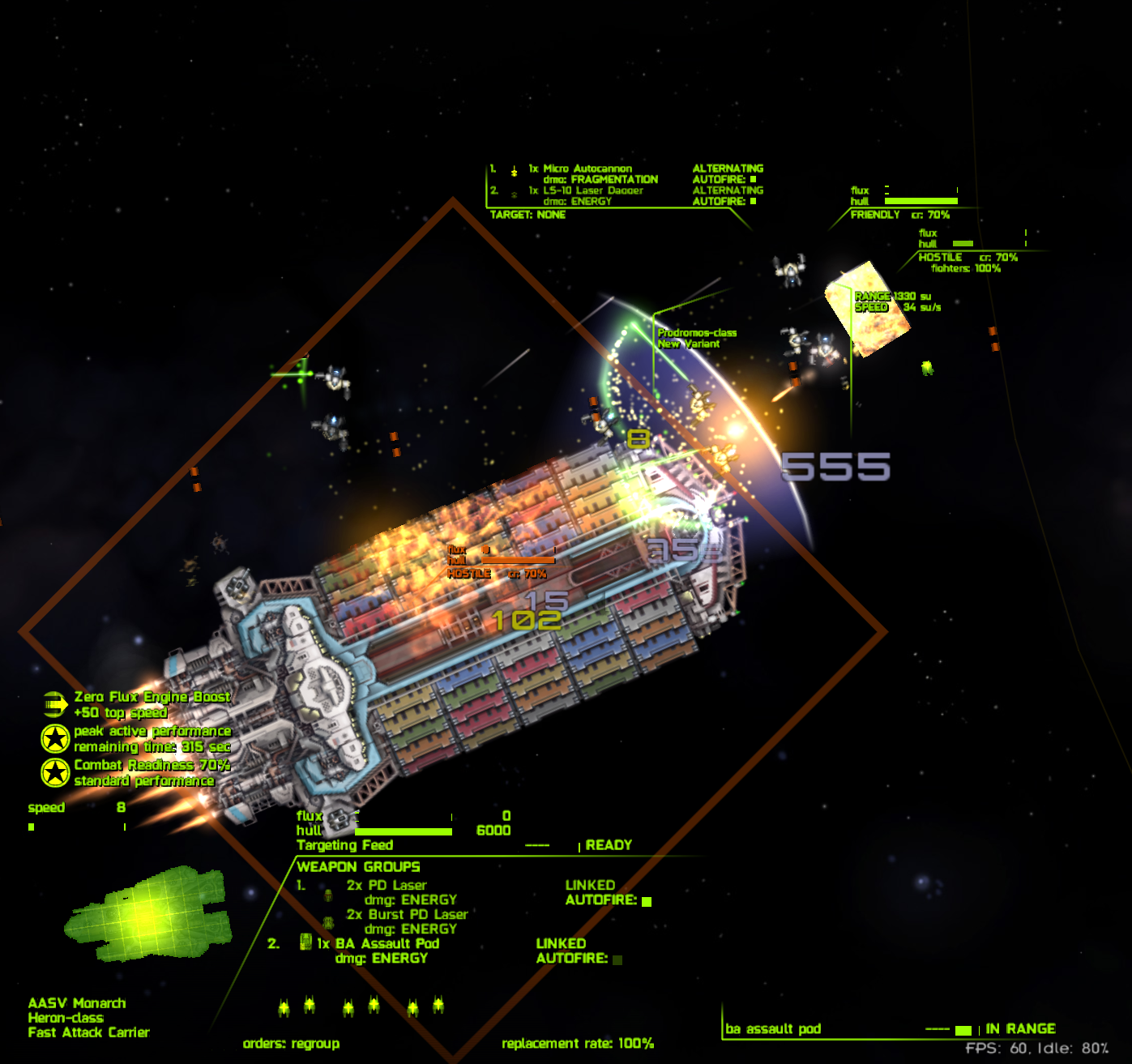Click the green ship armor status silhouette
This screenshot has width=1132, height=1064.
pyautogui.click(x=148, y=913)
